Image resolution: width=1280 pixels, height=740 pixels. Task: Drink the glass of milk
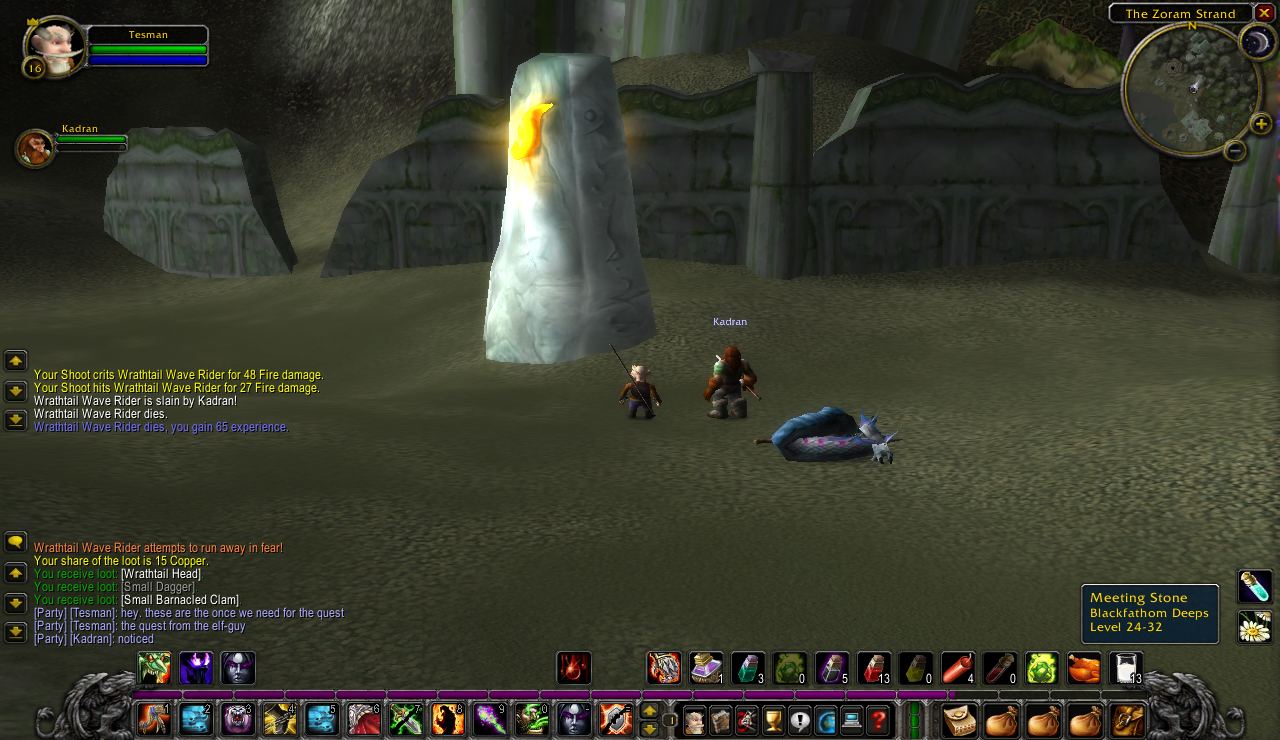1126,668
